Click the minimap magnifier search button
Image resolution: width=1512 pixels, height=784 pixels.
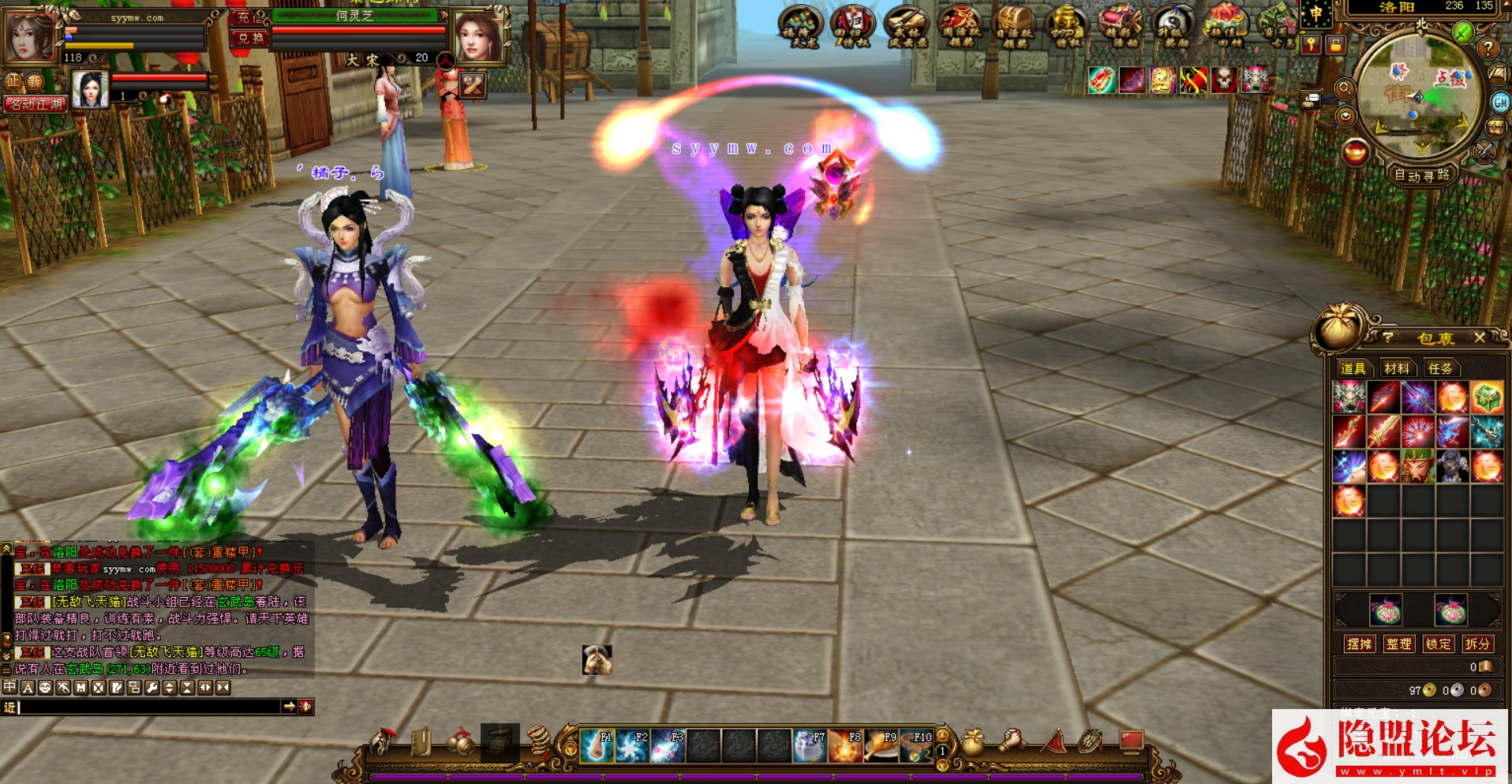[x=1345, y=89]
